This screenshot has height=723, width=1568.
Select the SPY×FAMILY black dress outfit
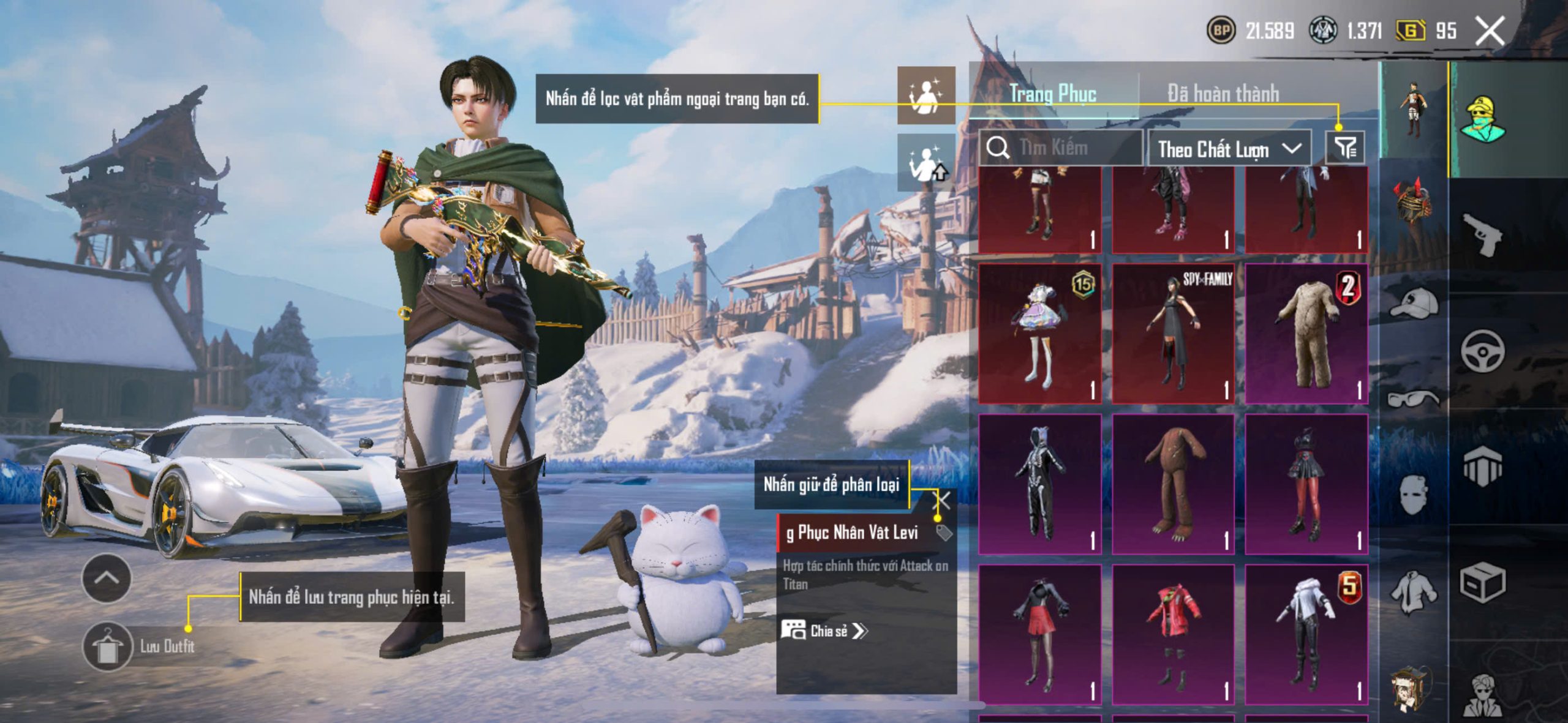(x=1173, y=334)
